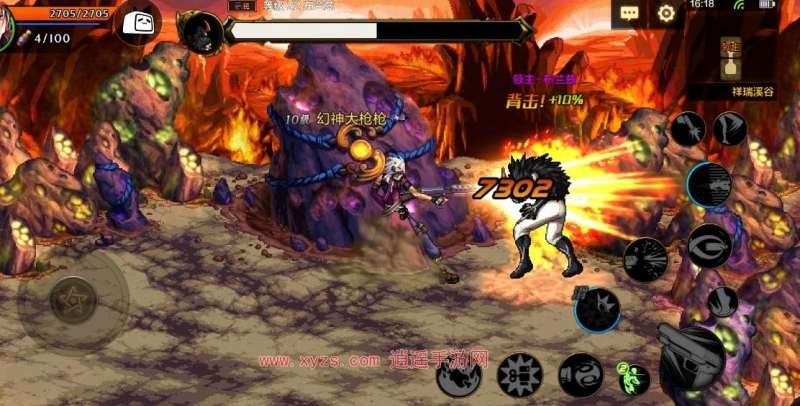Tap the white face emote icon
800x406 pixels.
pos(139,22)
